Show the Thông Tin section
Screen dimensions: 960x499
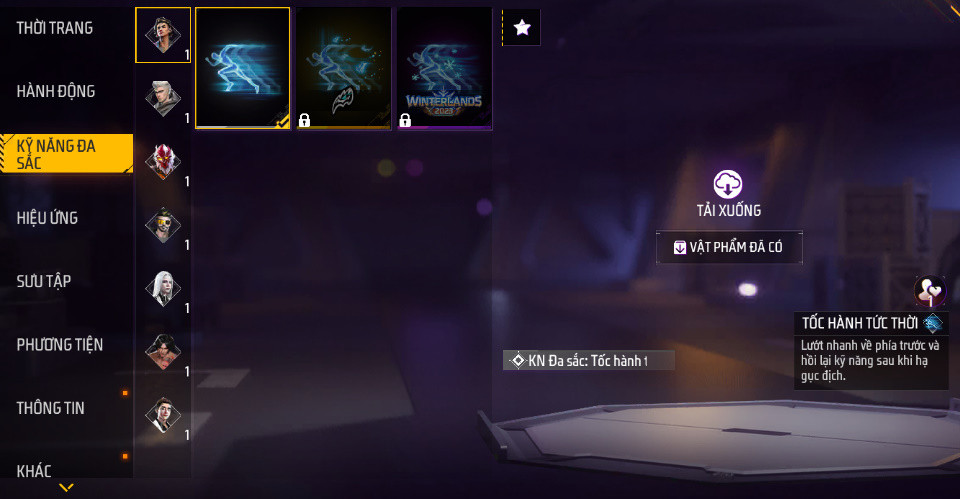pyautogui.click(x=51, y=408)
